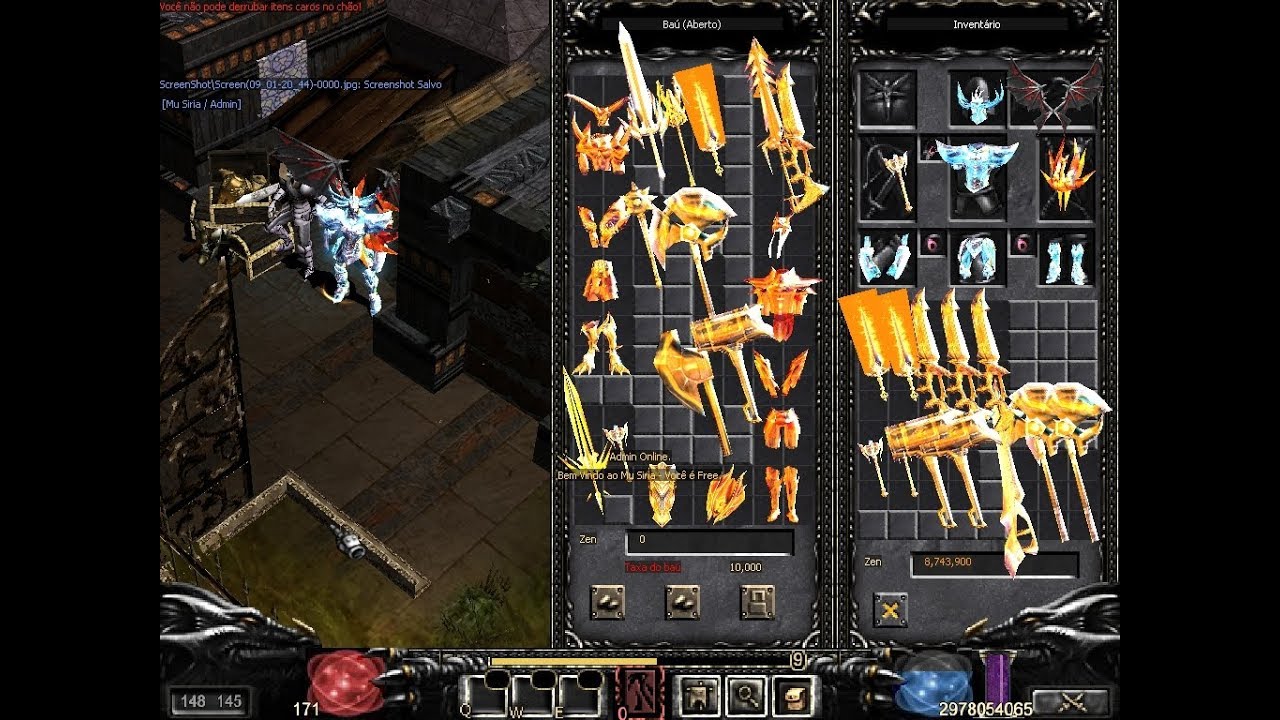Select the equipped blue horned helmet

(978, 100)
